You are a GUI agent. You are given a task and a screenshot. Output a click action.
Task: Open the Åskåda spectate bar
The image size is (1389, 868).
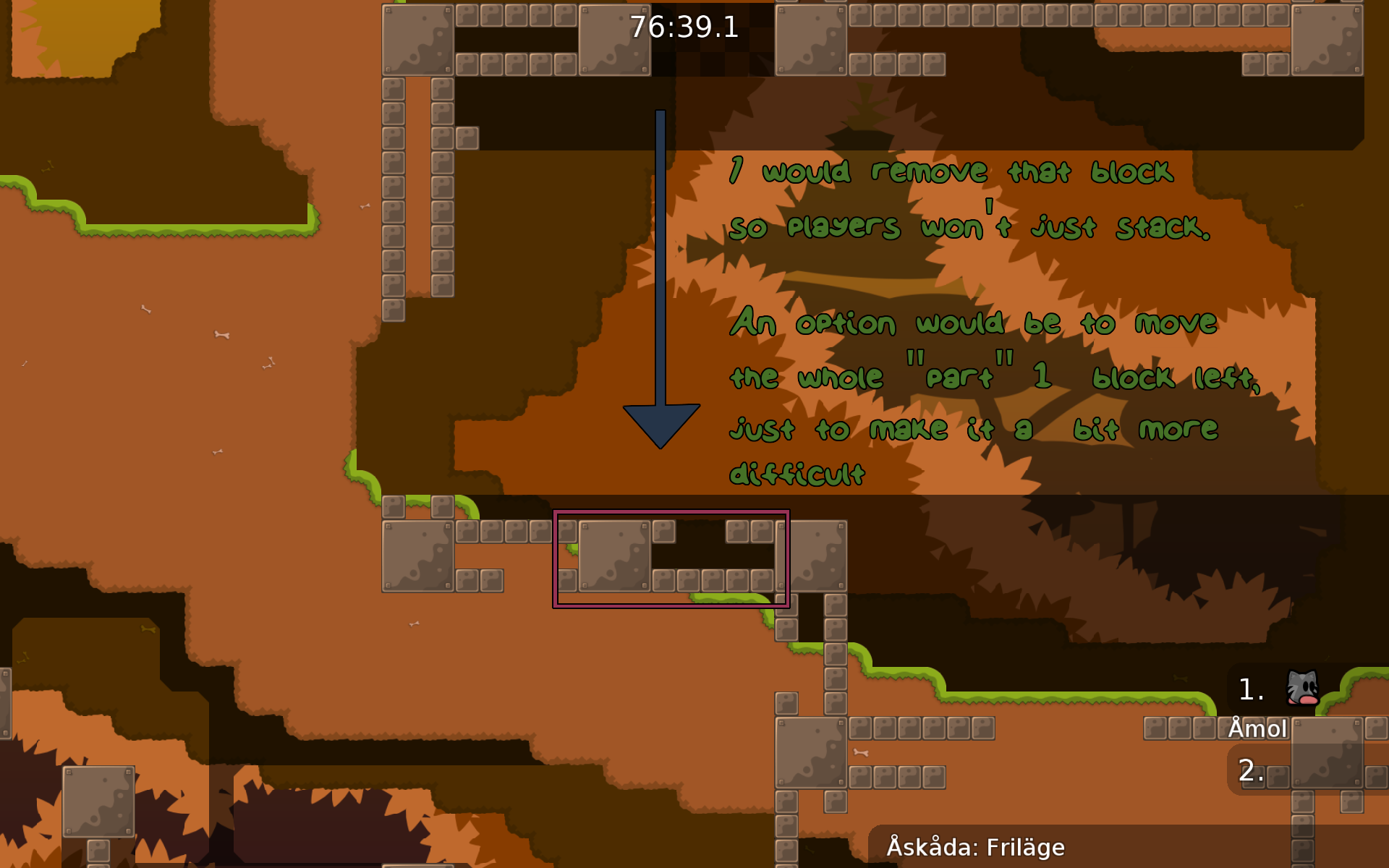[x=976, y=846]
